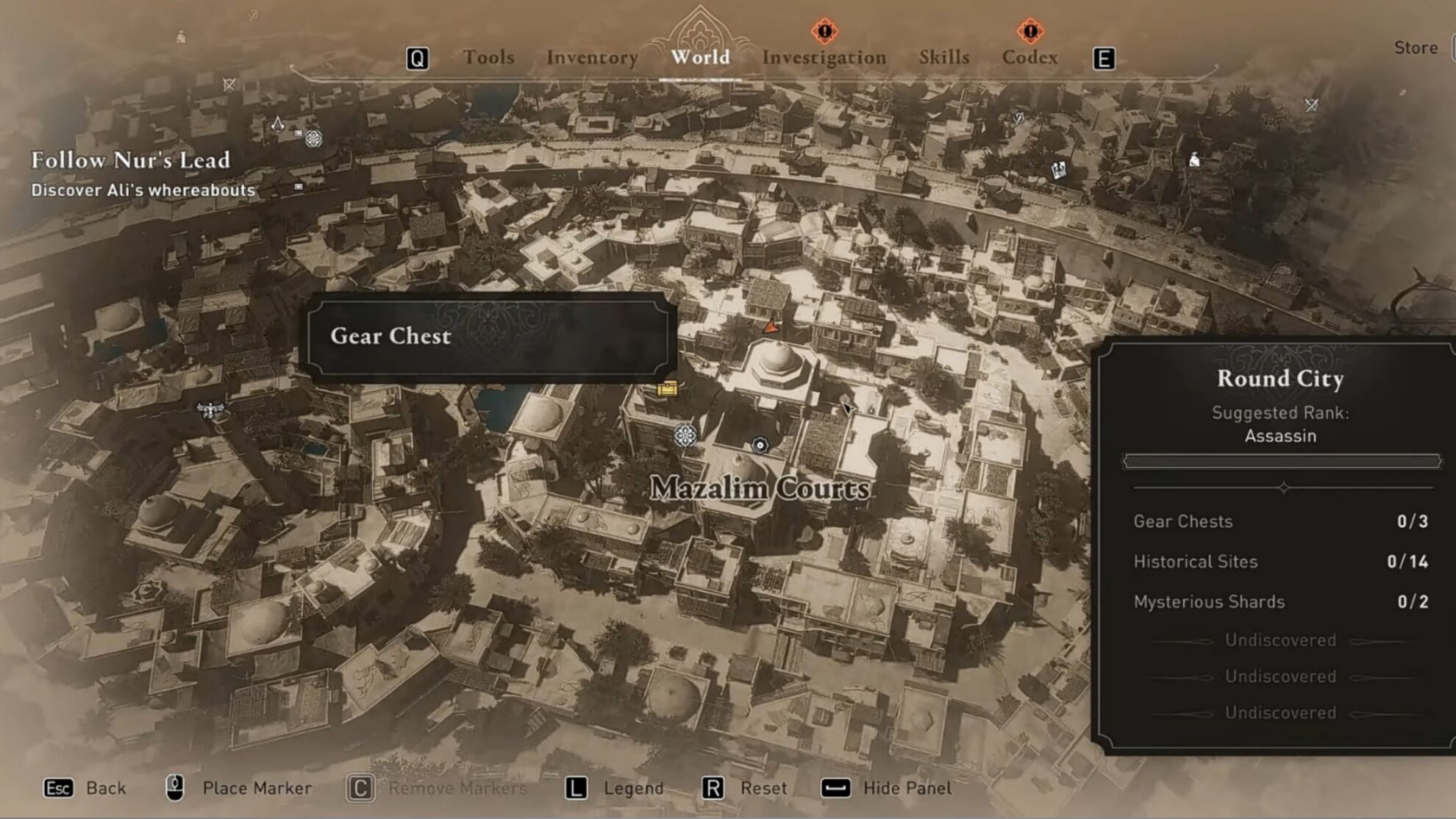The image size is (1456, 819).
Task: Select the Gear Chest icon on the map
Action: click(x=666, y=390)
